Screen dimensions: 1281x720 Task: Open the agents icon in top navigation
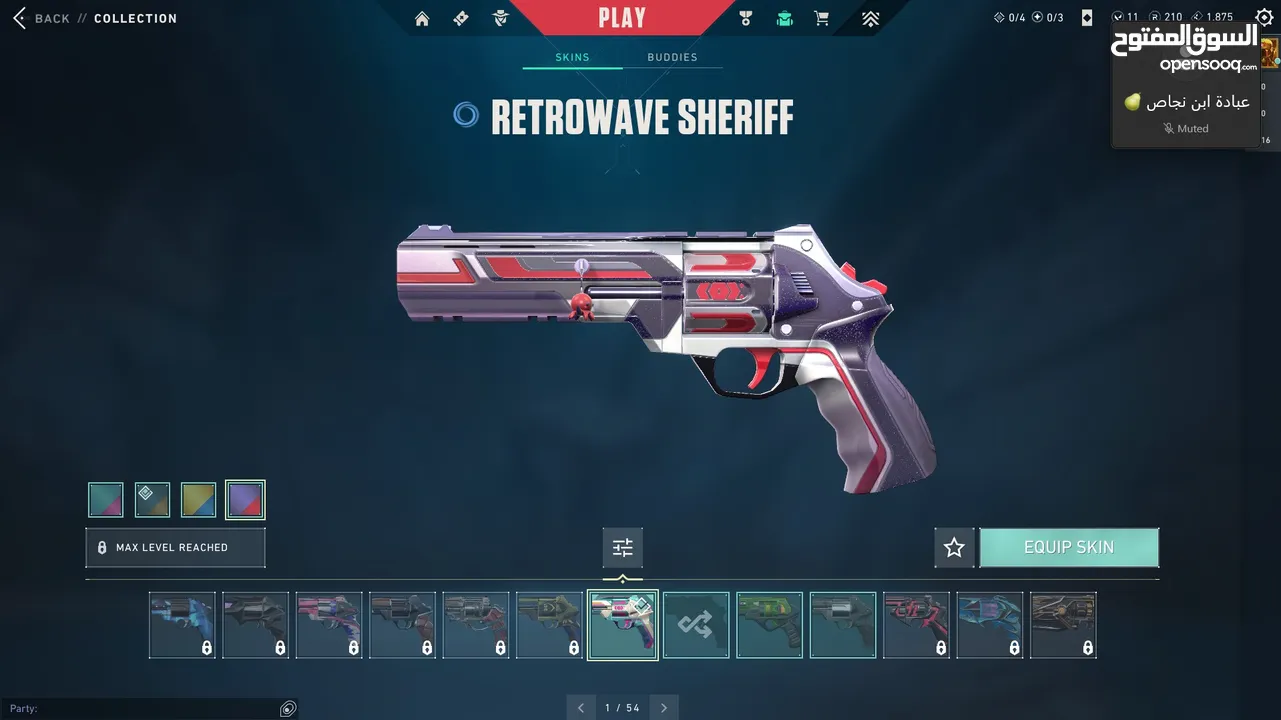tap(501, 18)
